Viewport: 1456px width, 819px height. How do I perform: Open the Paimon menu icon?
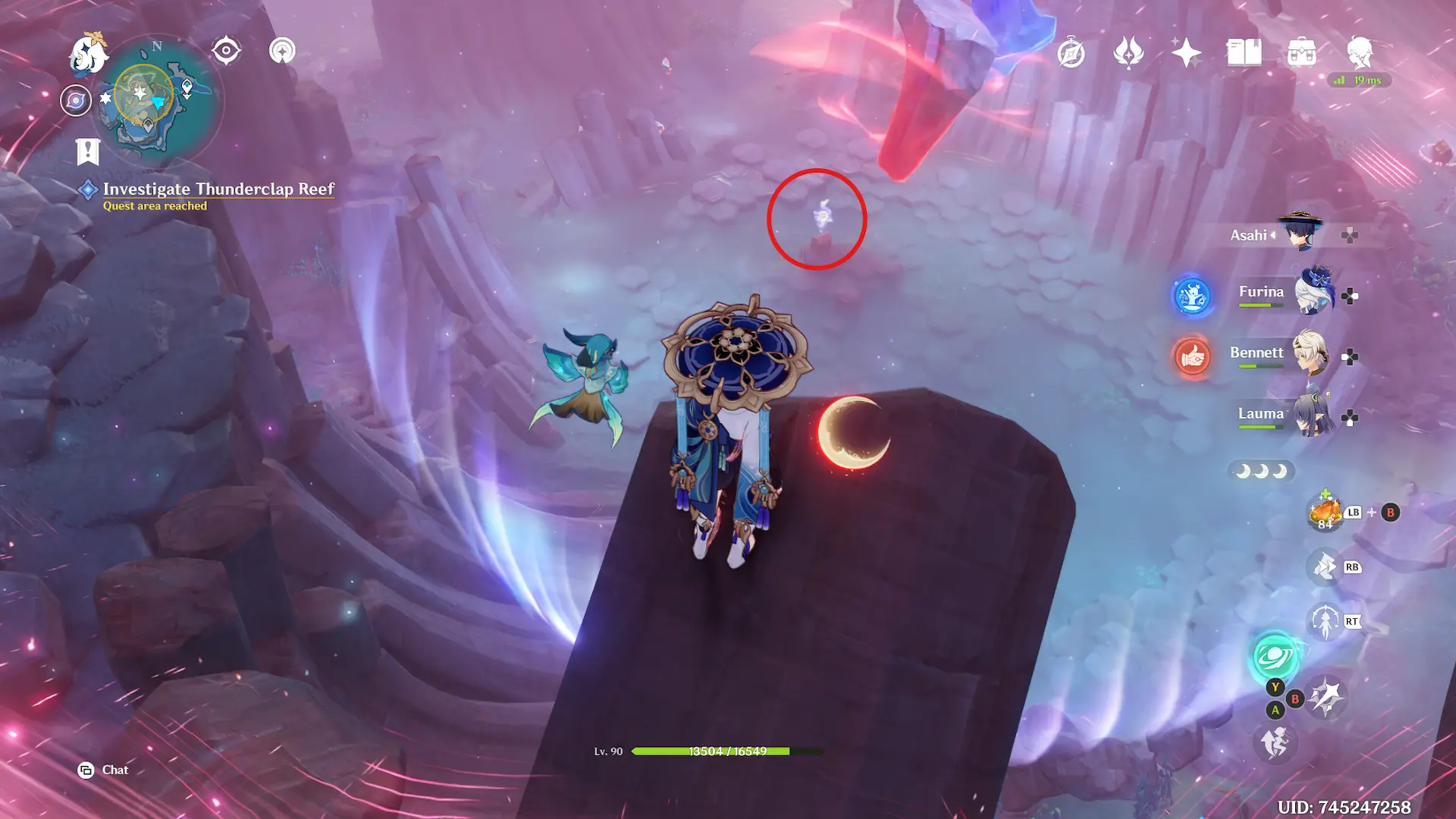tap(87, 55)
